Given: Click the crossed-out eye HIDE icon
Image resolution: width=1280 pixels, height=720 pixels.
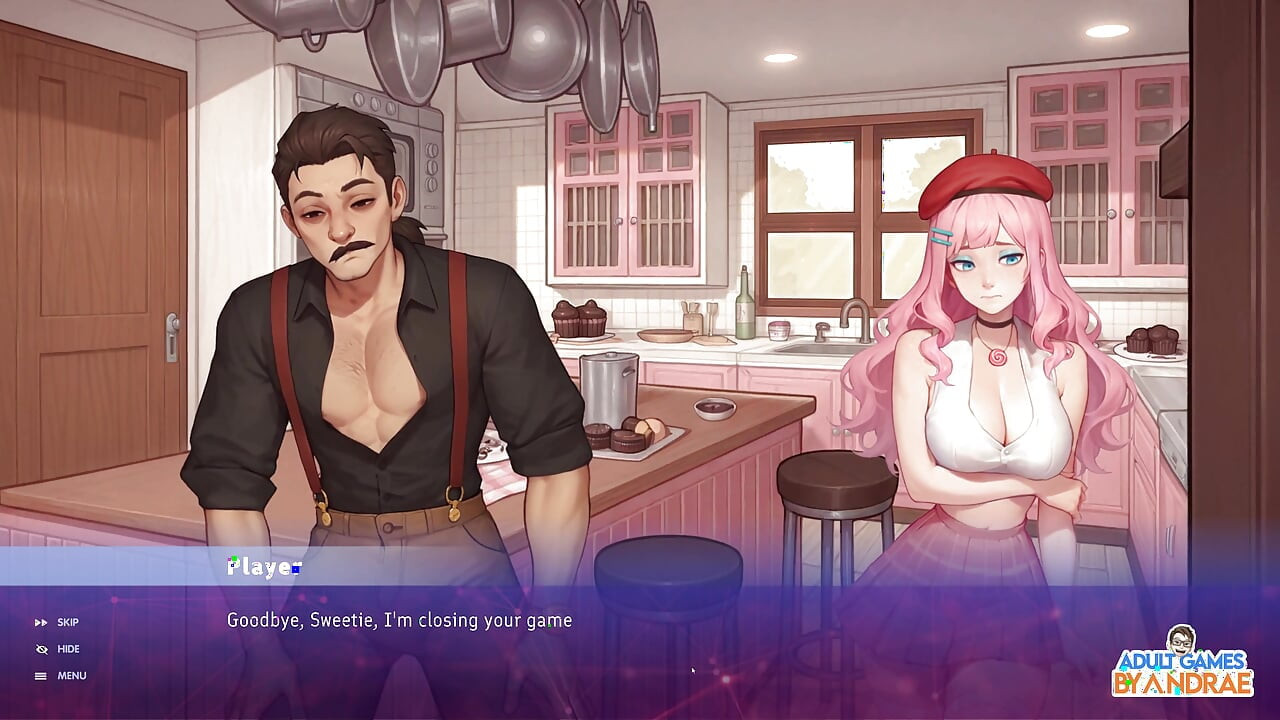Looking at the screenshot, I should point(41,648).
